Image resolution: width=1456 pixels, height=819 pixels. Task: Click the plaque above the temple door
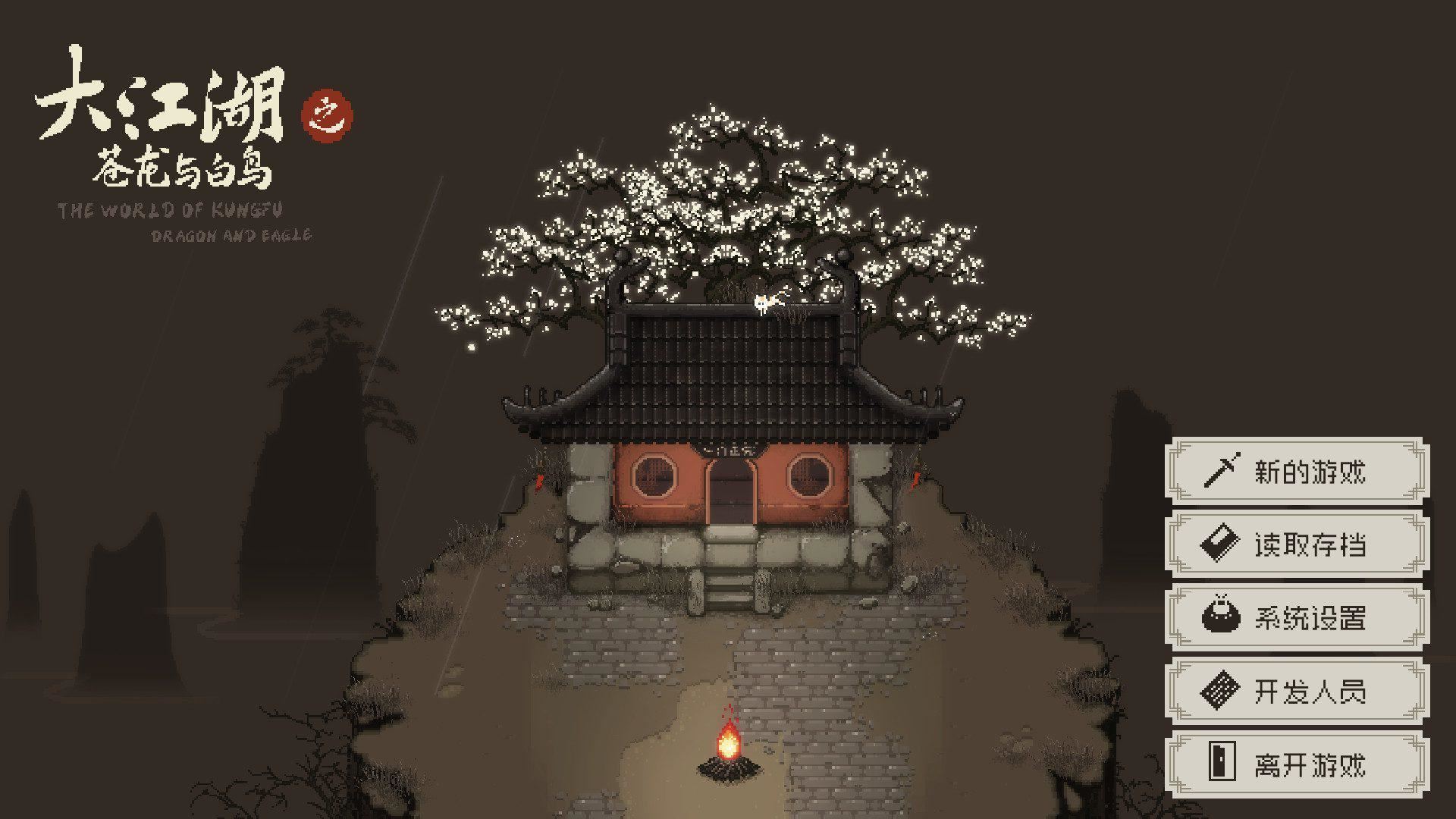[x=730, y=449]
